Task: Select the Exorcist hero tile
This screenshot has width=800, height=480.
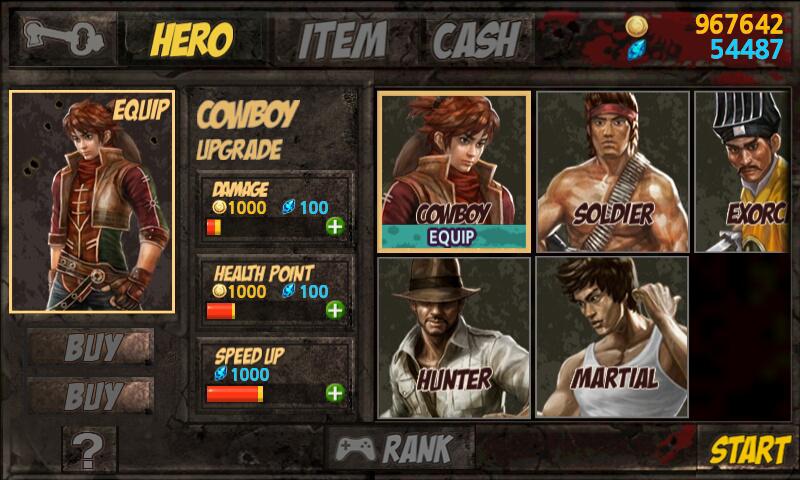Action: (x=746, y=171)
